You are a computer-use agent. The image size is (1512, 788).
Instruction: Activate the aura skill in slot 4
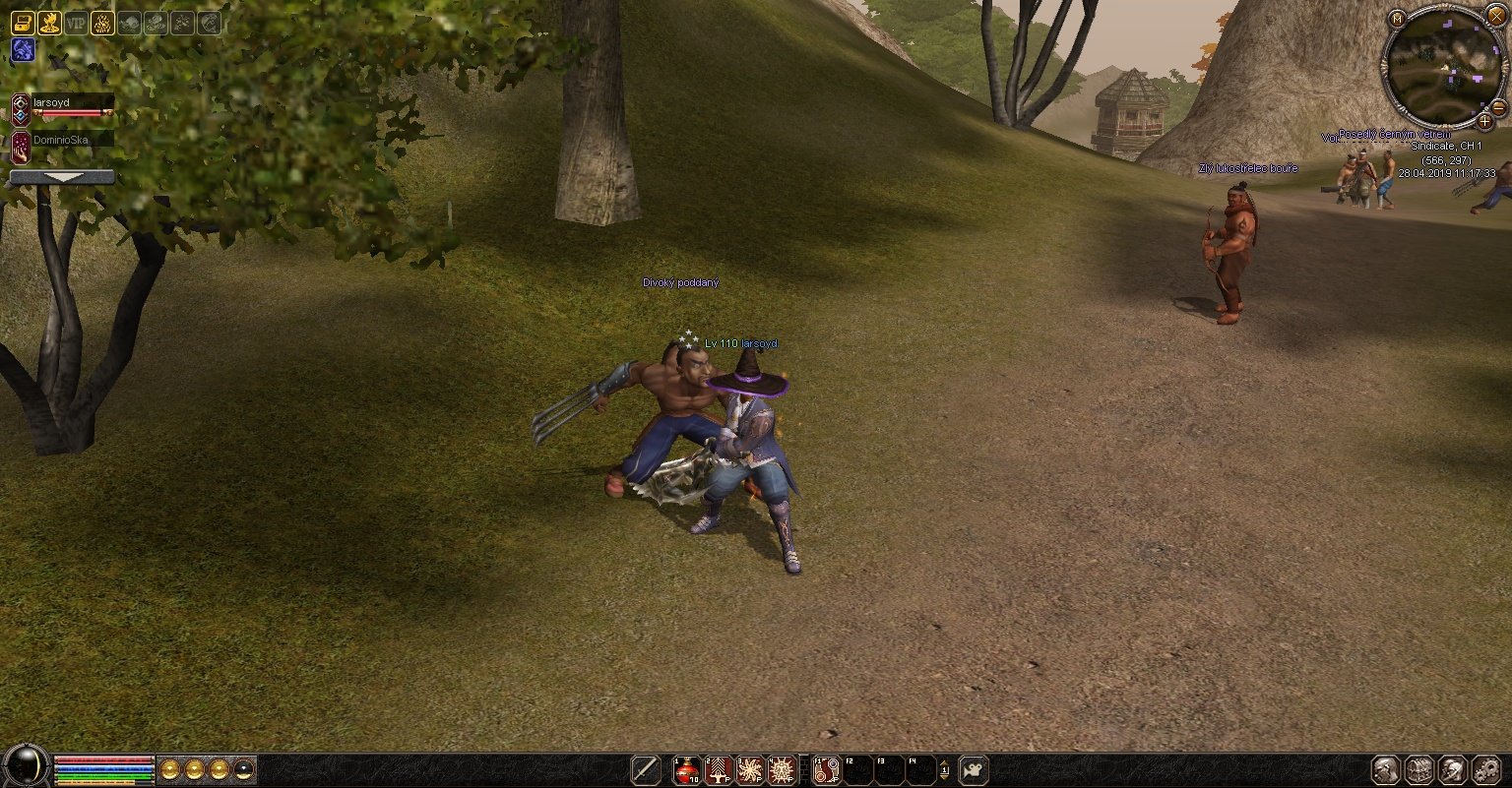[782, 769]
